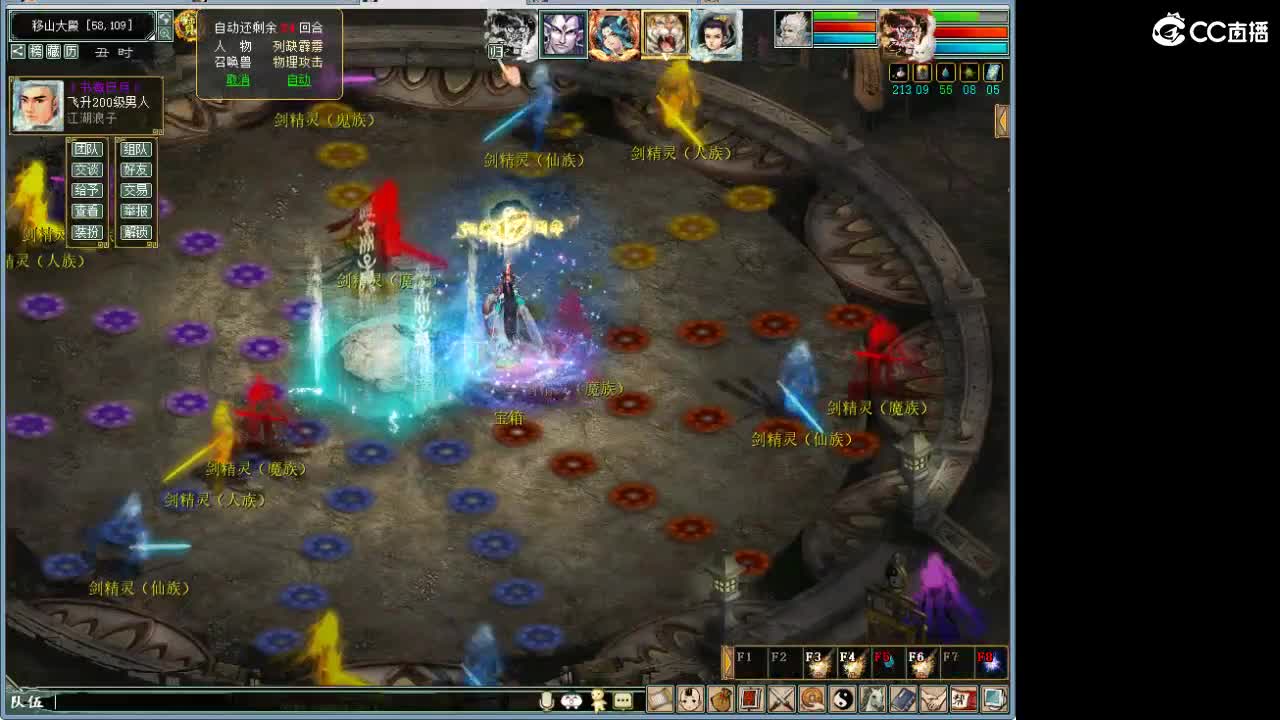Toggle the emoticon chat icon beside the microphone

click(570, 701)
